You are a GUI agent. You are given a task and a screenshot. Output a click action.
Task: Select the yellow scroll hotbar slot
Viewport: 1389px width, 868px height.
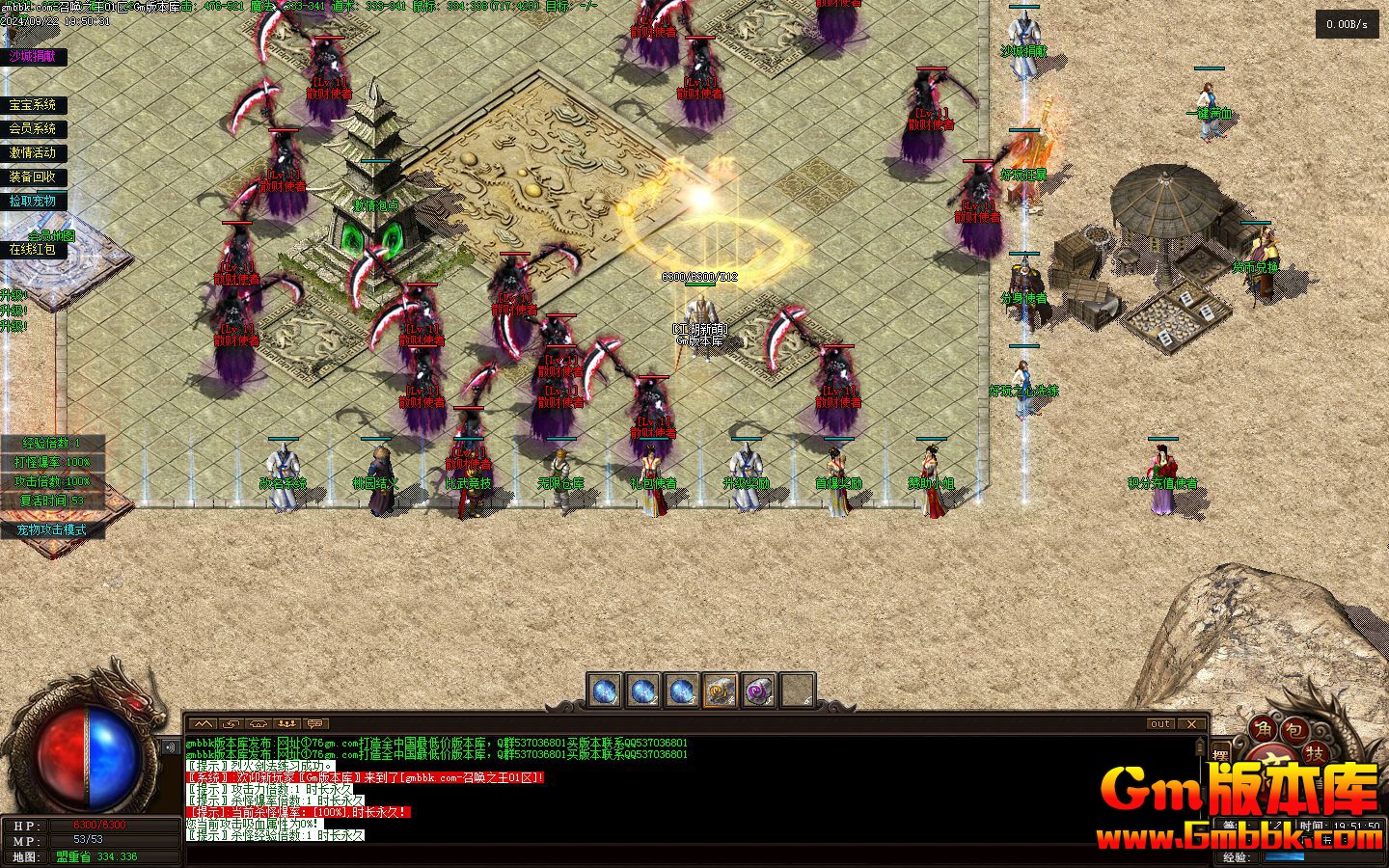tap(721, 691)
